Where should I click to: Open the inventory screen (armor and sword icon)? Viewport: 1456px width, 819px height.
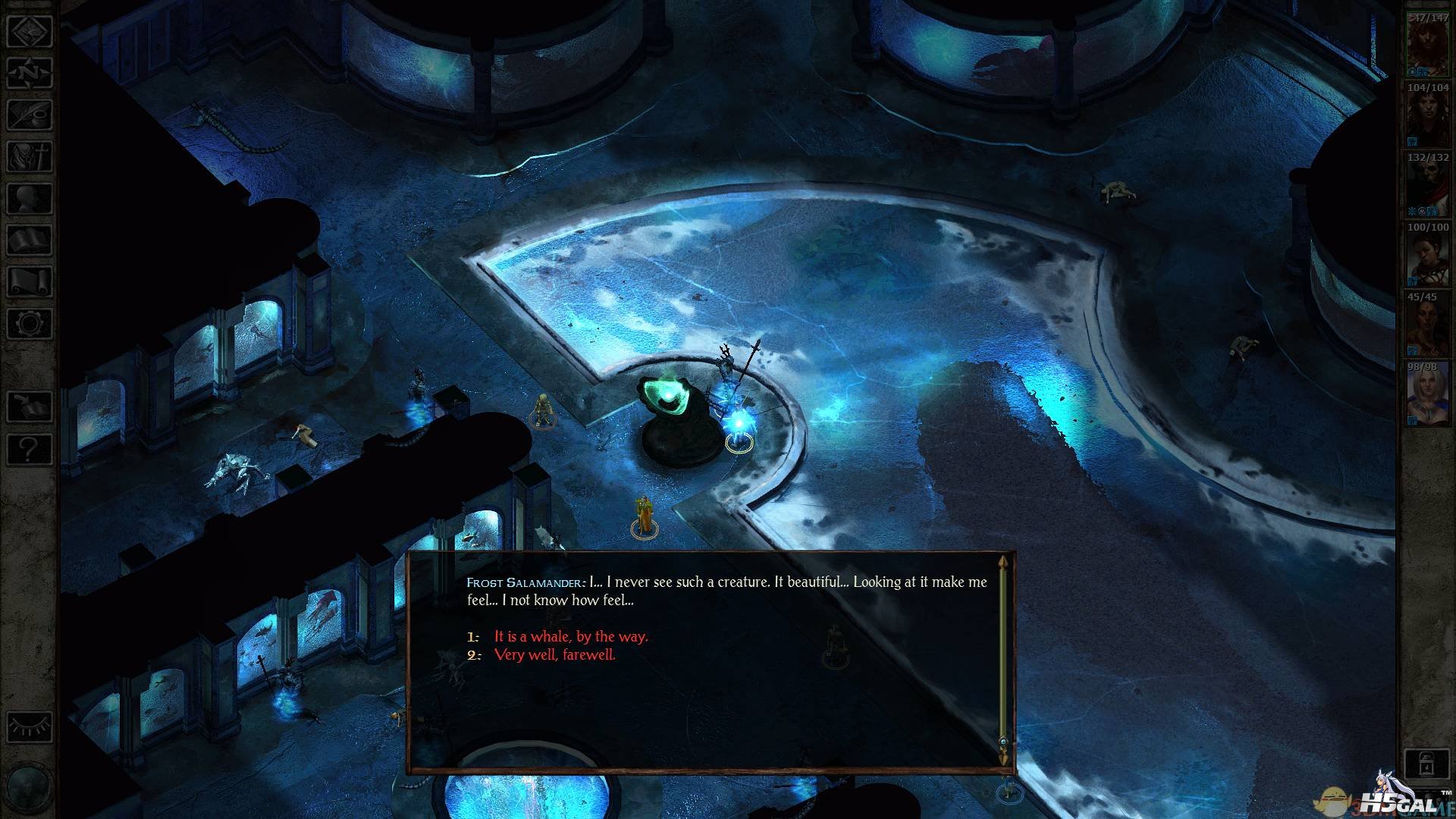(x=29, y=158)
